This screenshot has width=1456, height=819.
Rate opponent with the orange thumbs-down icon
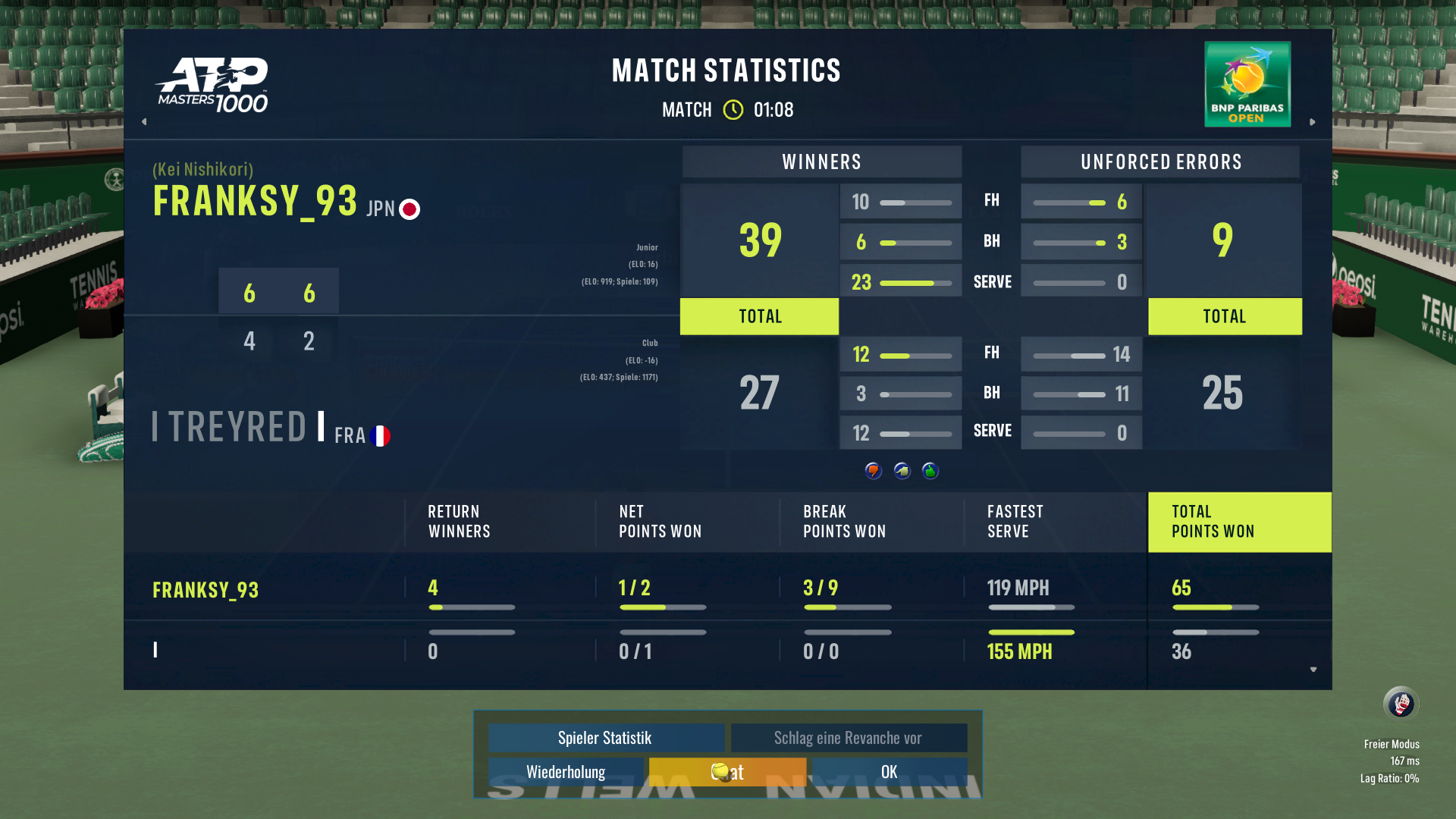tap(874, 471)
